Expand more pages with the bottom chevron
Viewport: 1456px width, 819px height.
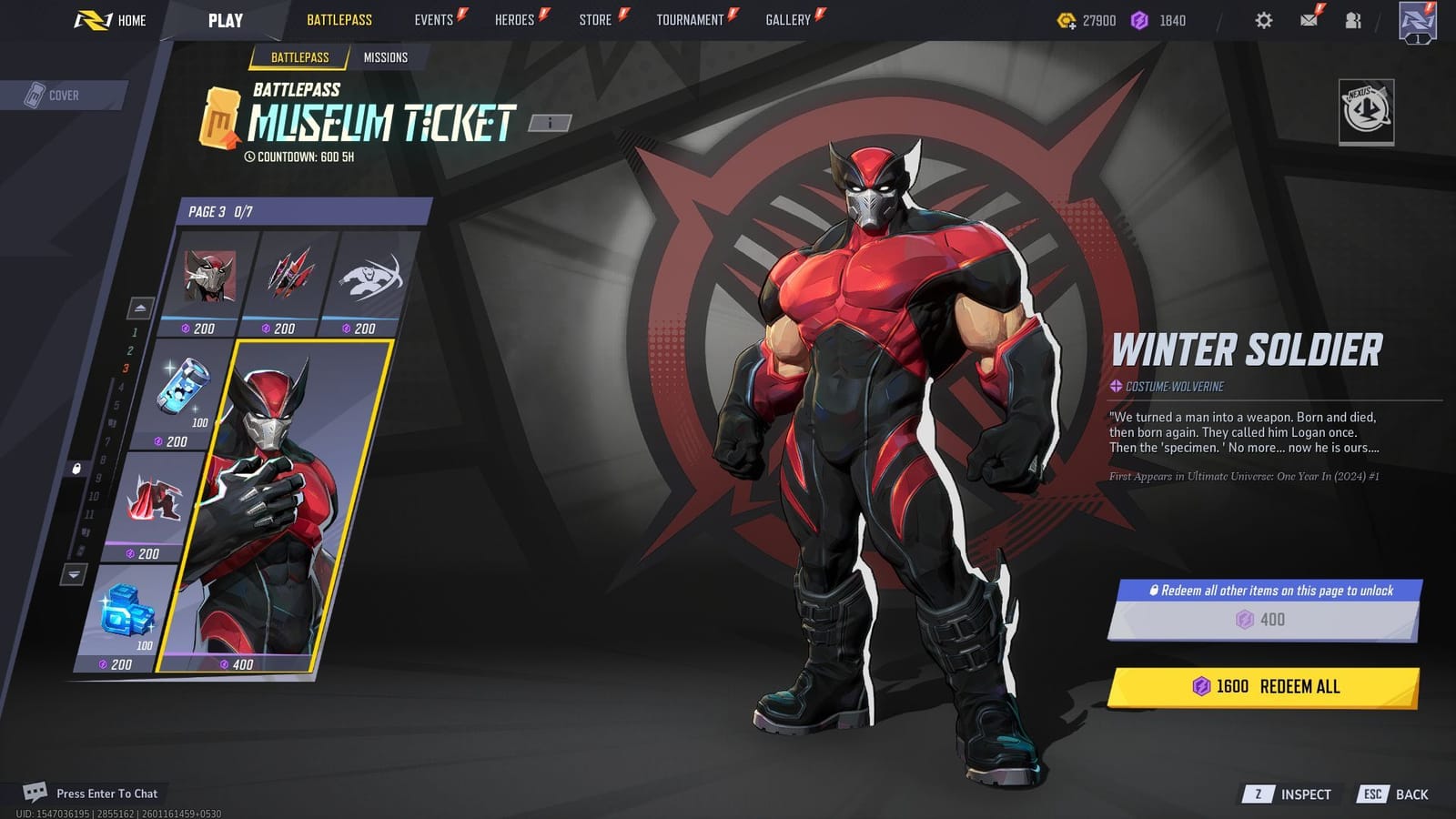coord(73,574)
